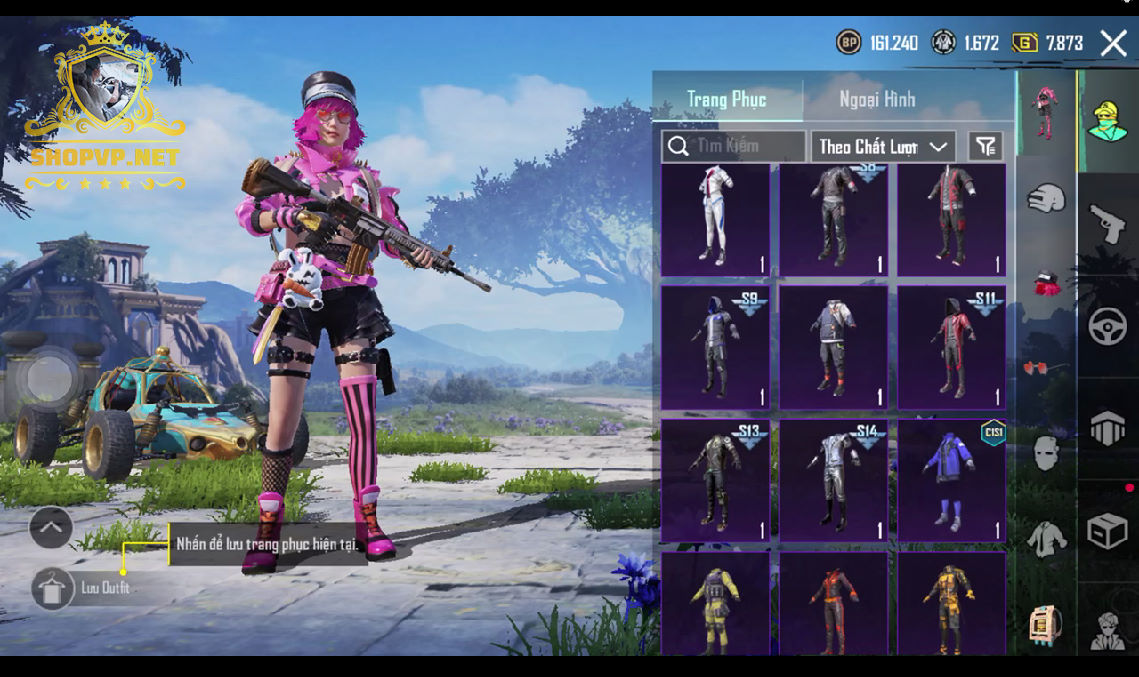Image resolution: width=1139 pixels, height=677 pixels.
Task: Choose the S9 blue hooded outfit
Action: pos(715,347)
